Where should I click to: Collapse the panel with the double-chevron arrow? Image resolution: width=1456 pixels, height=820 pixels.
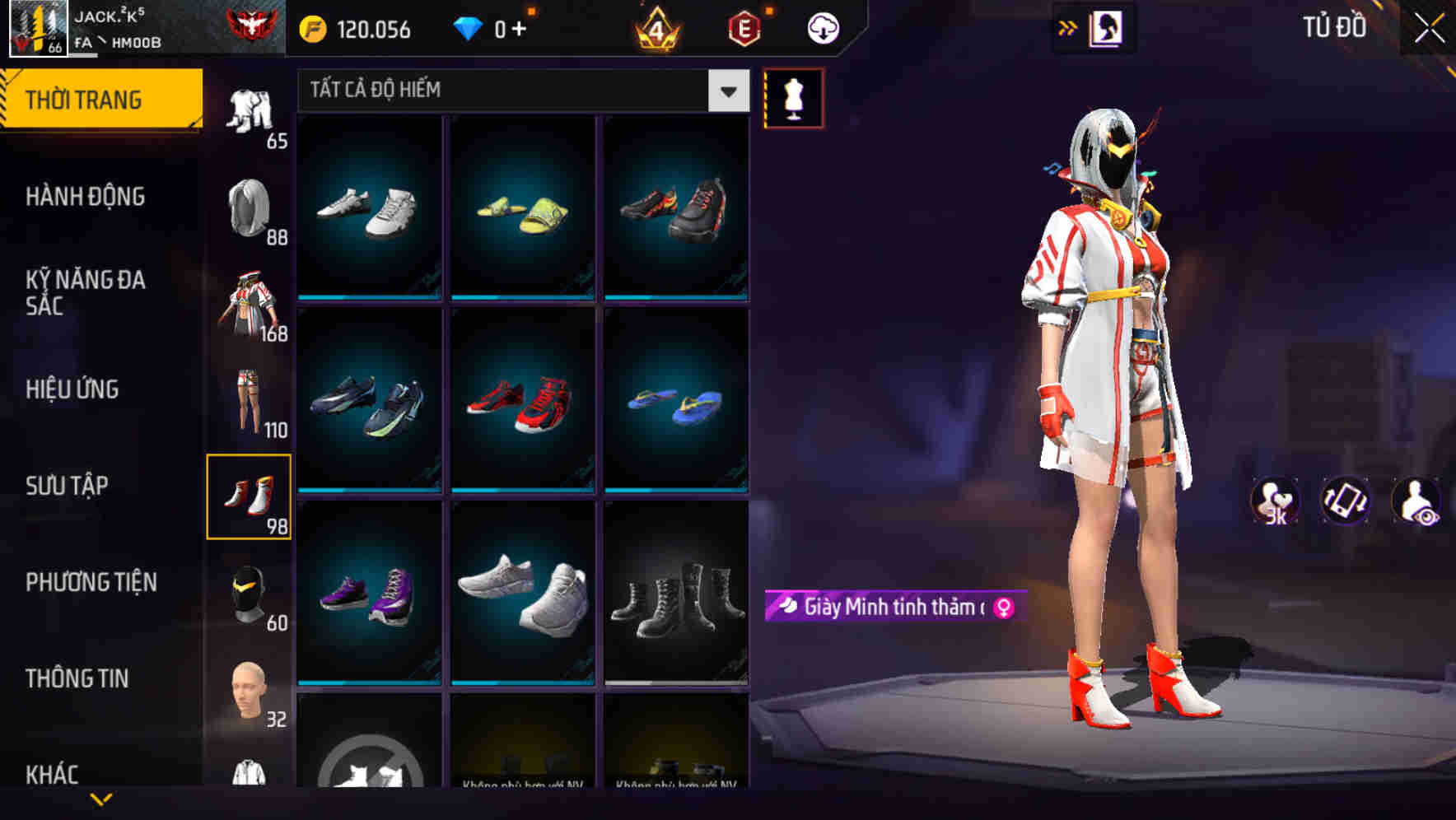pyautogui.click(x=1067, y=27)
